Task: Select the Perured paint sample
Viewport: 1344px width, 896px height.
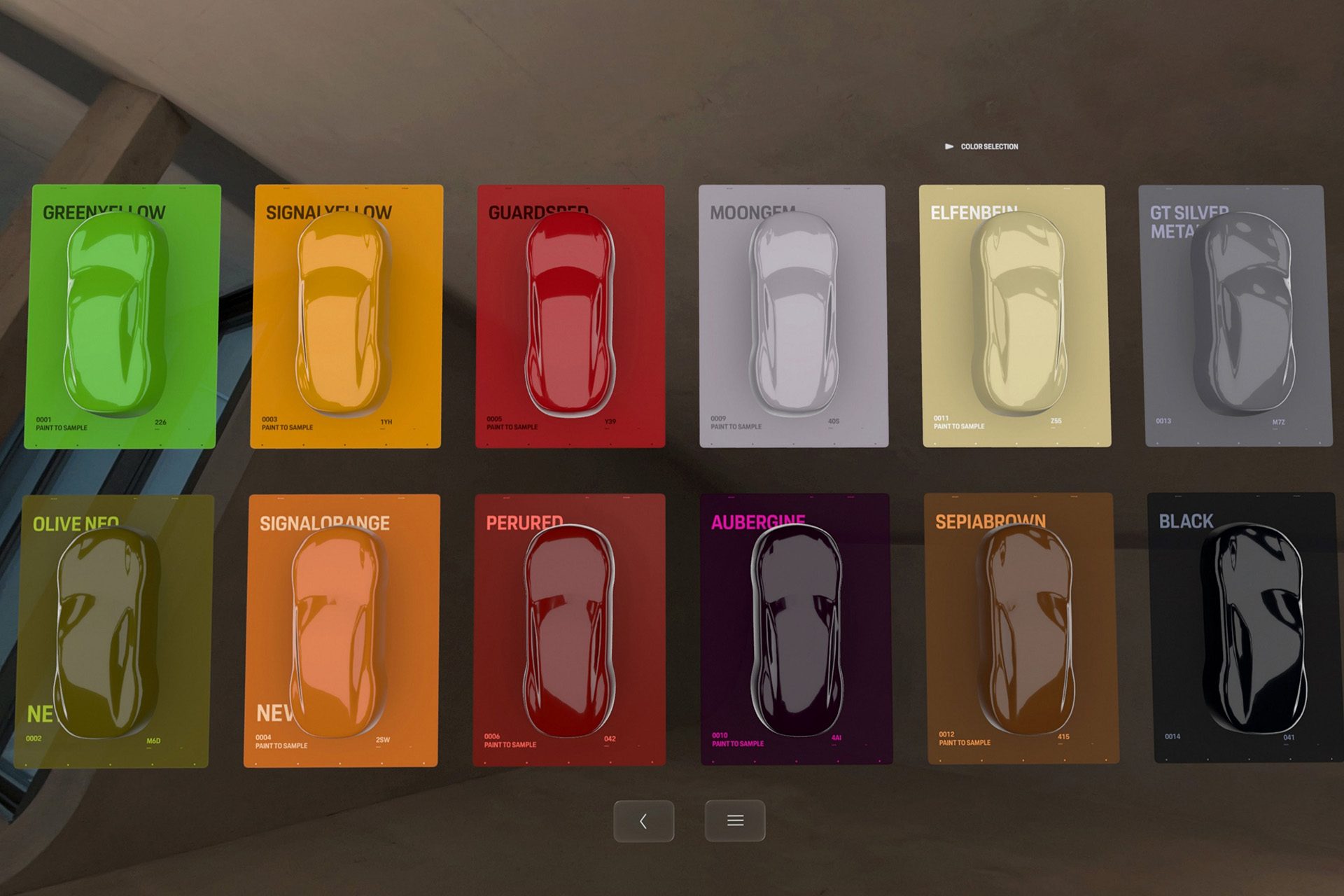Action: pyautogui.click(x=569, y=630)
